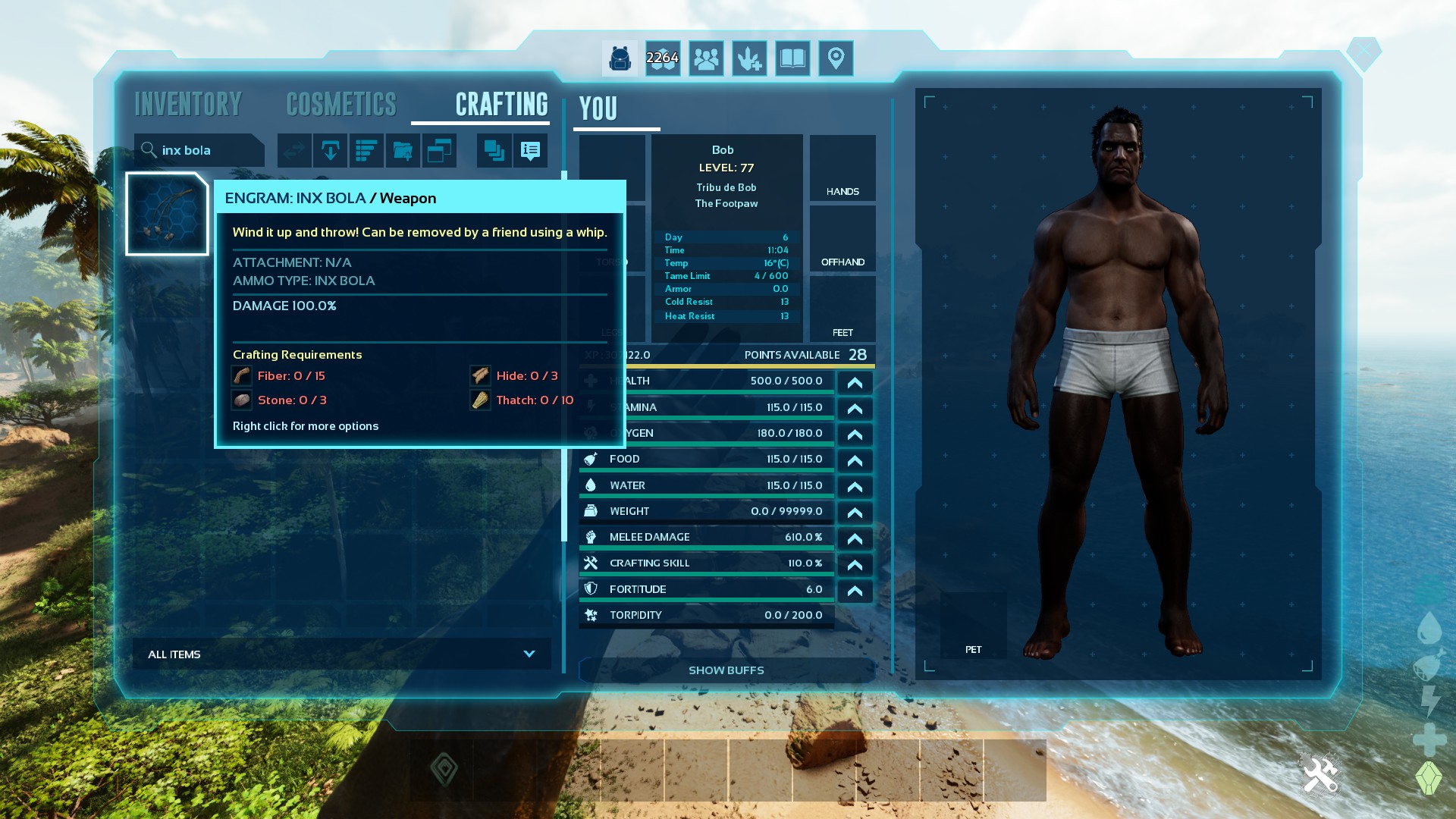Upgrade the Fortitude stat

[x=855, y=591]
